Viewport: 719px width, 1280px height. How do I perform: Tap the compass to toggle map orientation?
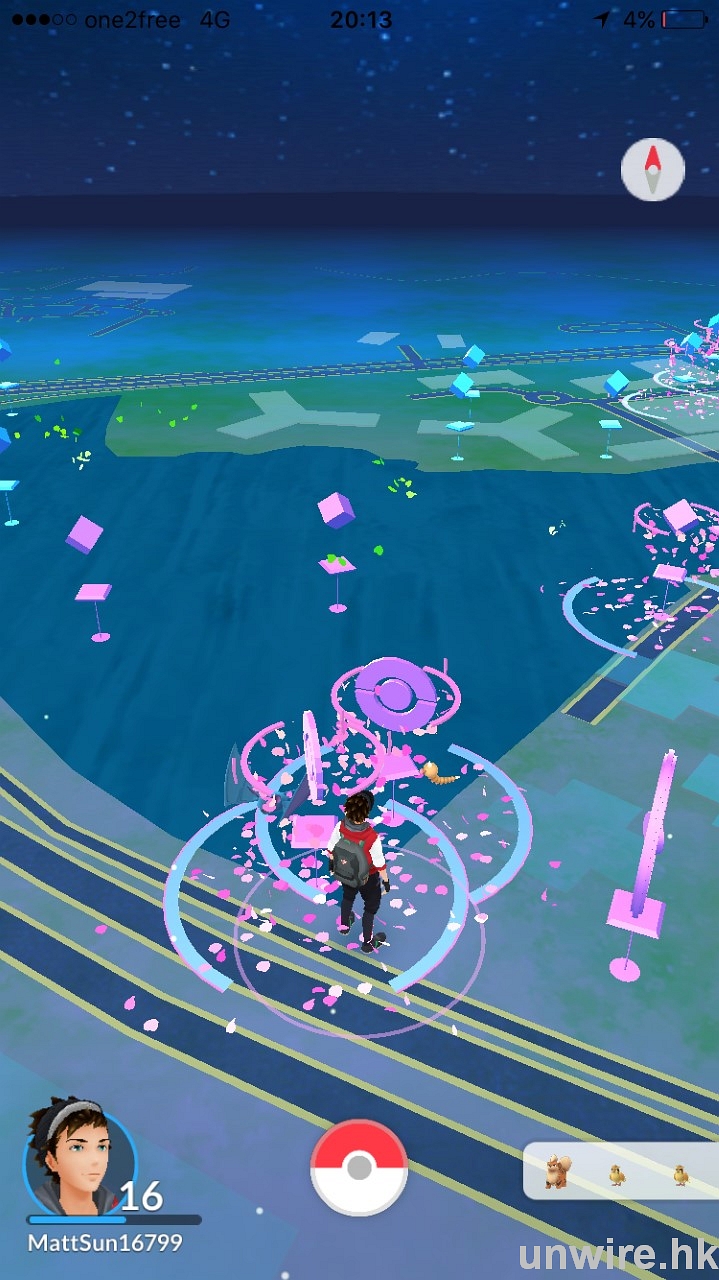[652, 170]
